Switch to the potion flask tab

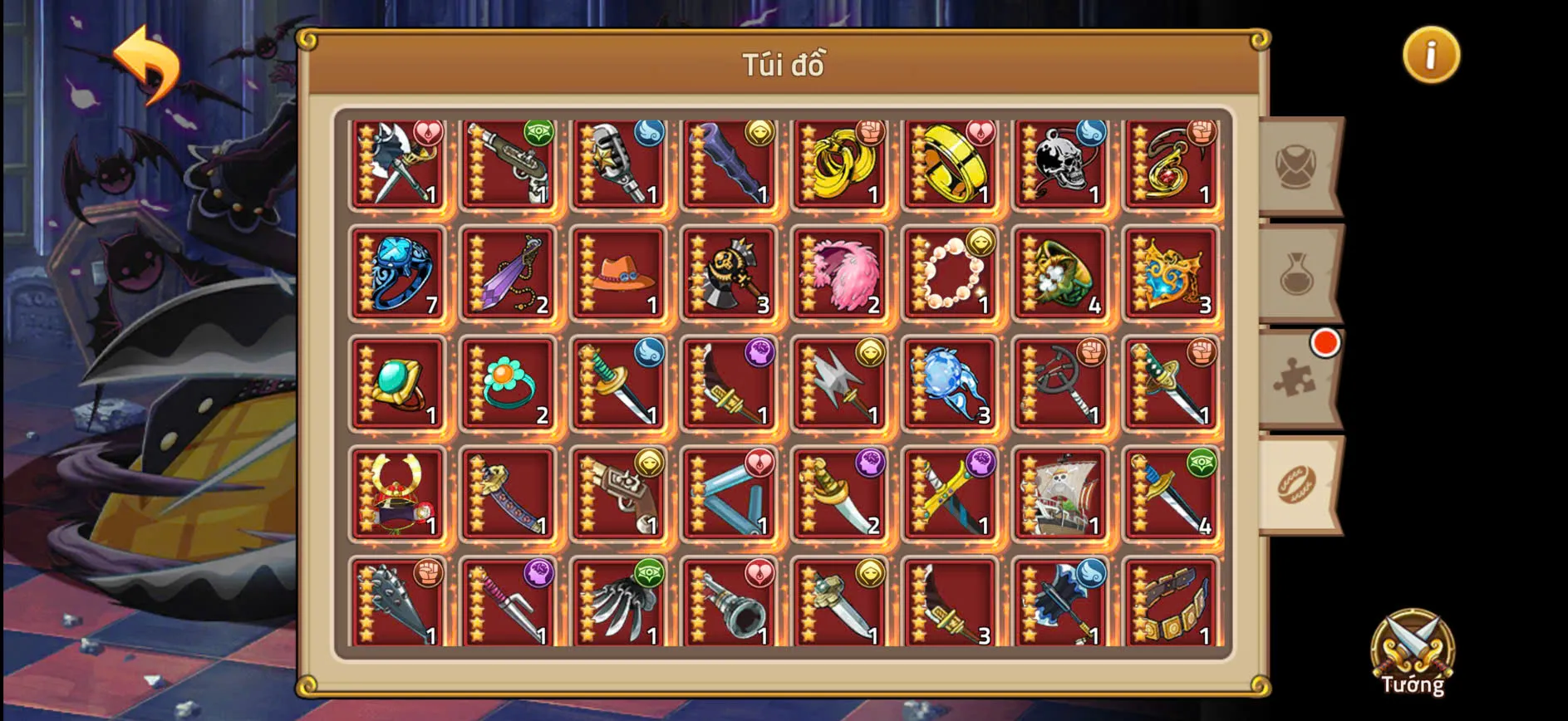pos(1296,274)
